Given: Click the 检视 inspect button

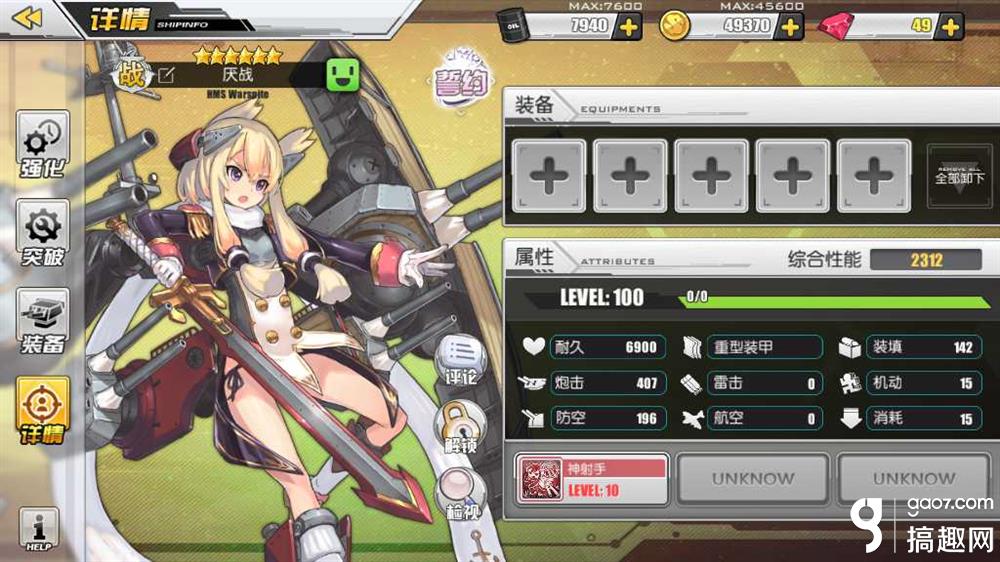Looking at the screenshot, I should click(x=460, y=497).
